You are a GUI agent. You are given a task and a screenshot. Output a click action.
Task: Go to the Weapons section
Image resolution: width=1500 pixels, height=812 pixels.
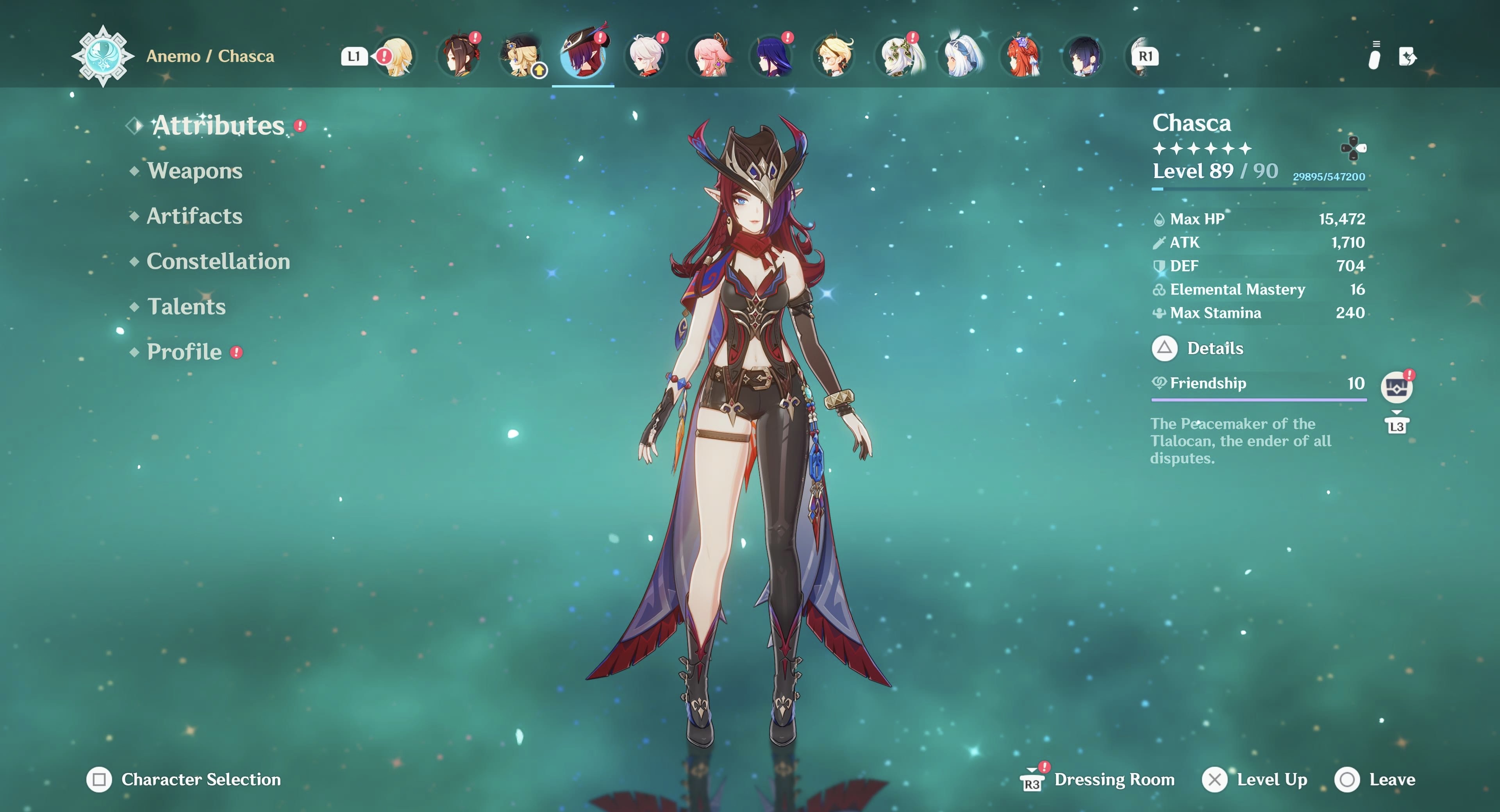coord(195,171)
